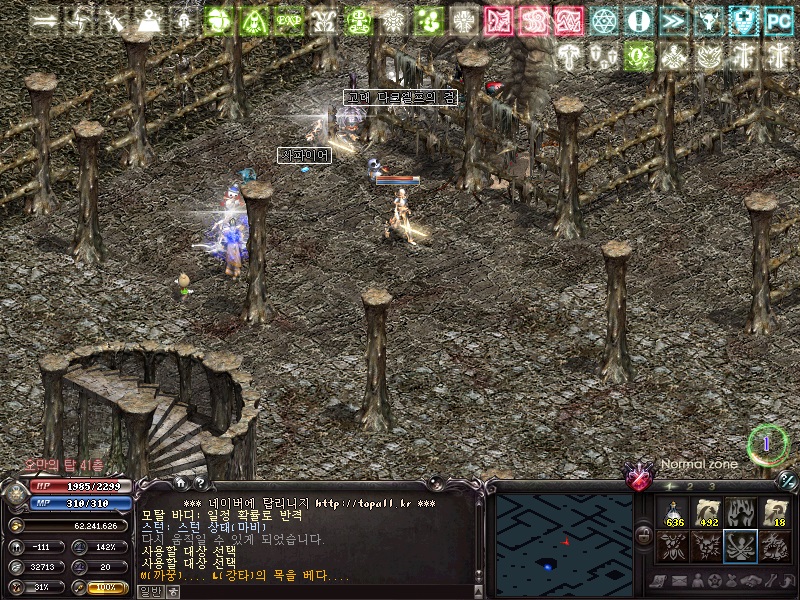Use the scroll slot showing 18

tap(775, 513)
